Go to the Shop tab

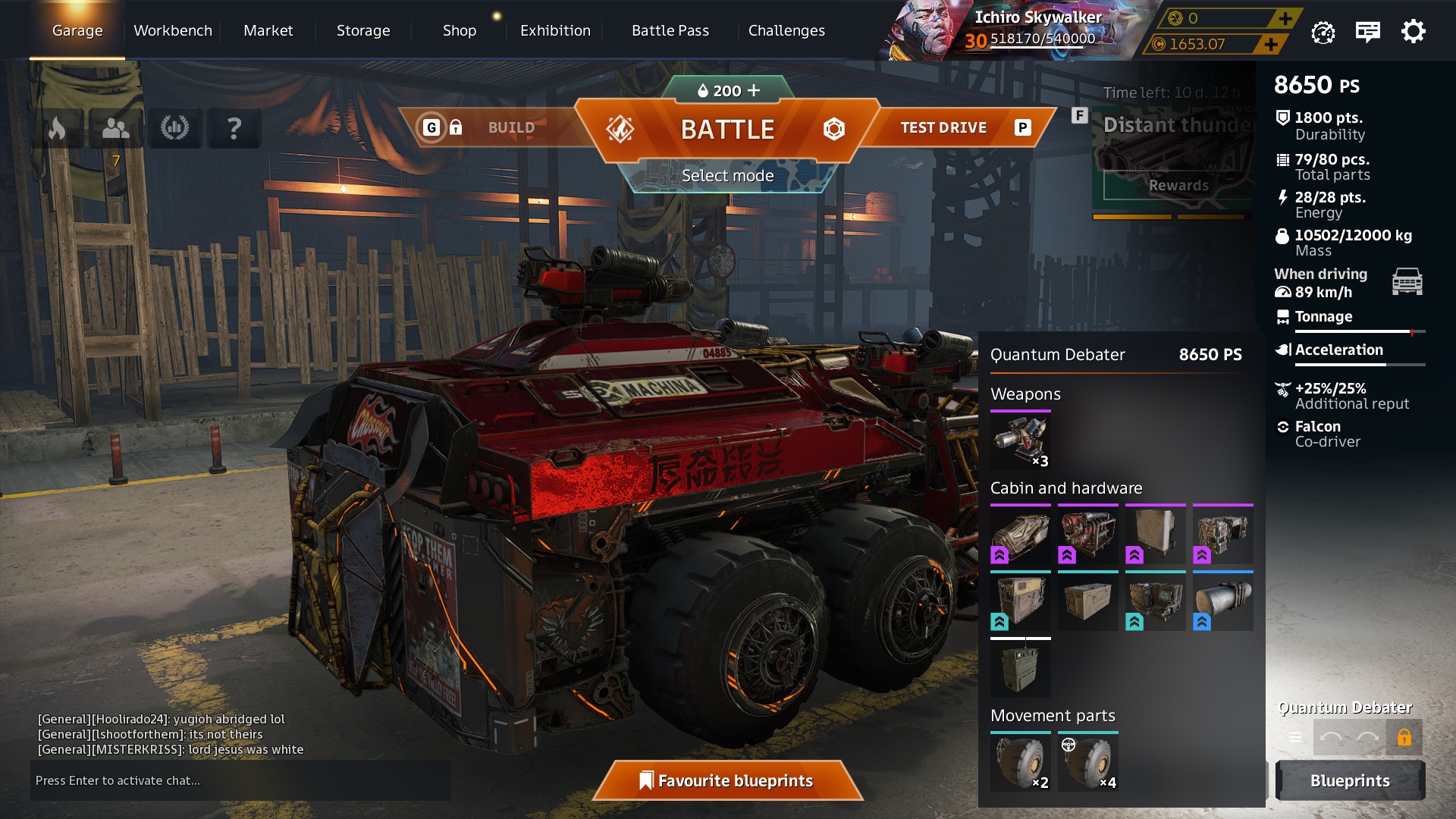click(460, 30)
